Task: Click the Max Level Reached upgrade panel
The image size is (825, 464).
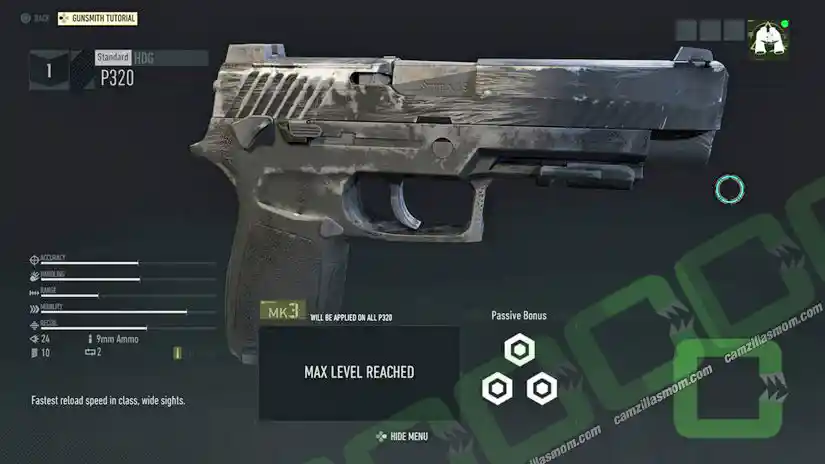Action: pyautogui.click(x=359, y=372)
